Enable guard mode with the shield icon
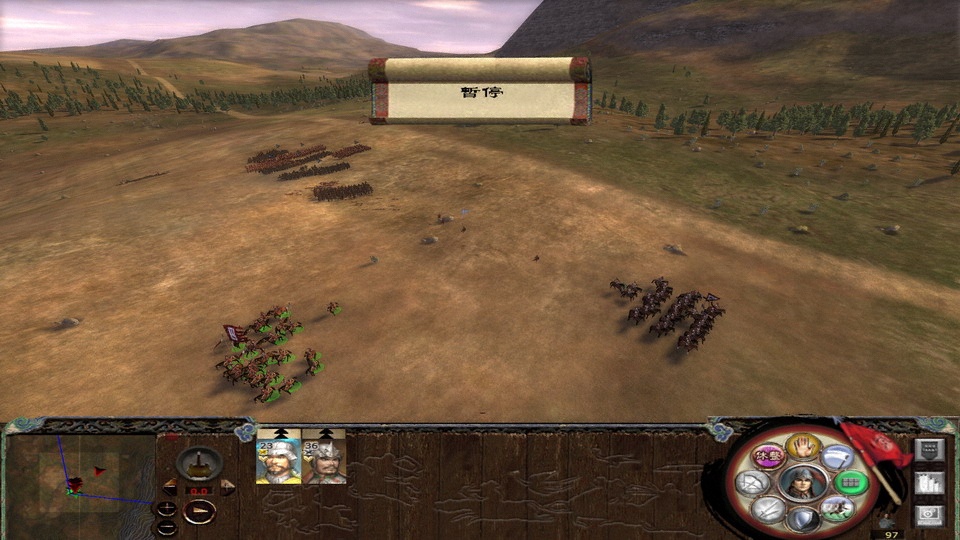Image resolution: width=960 pixels, height=540 pixels. (x=802, y=519)
